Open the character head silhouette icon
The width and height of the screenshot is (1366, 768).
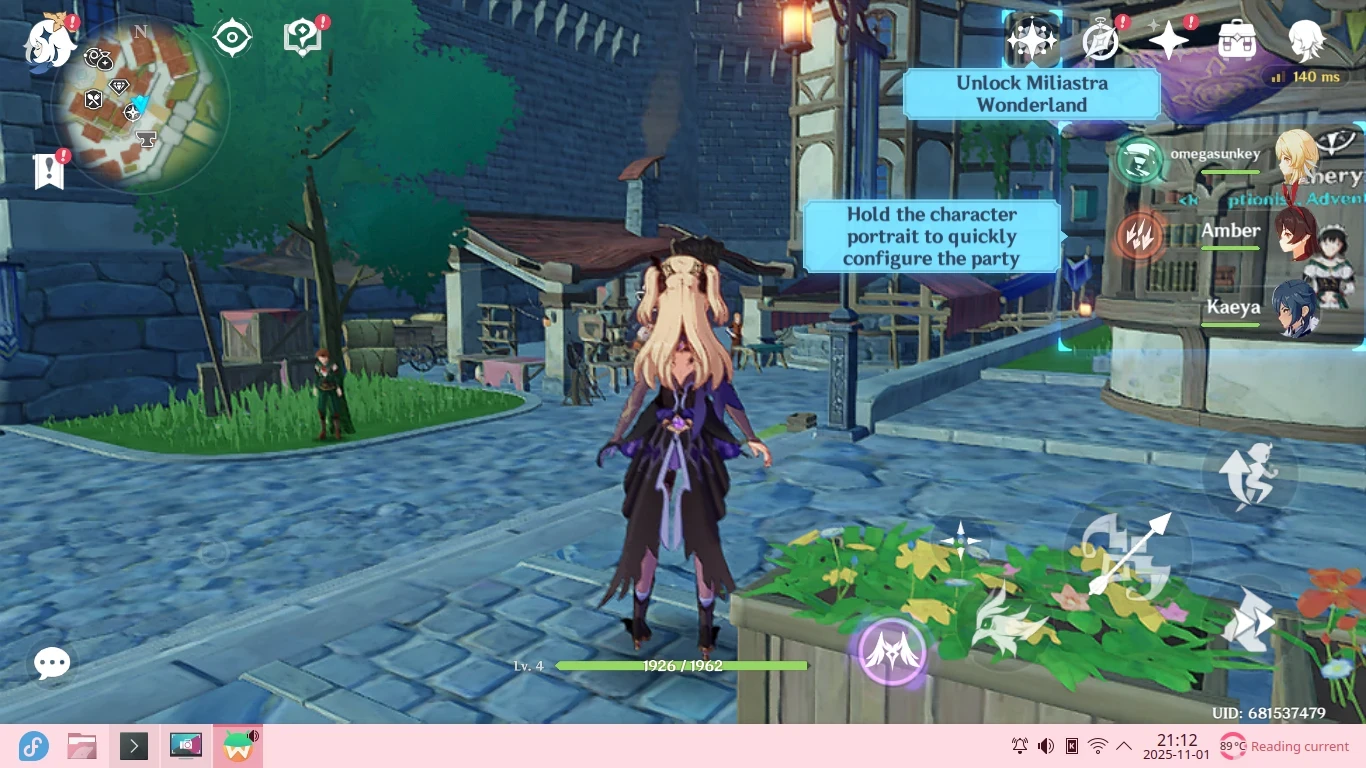click(1305, 40)
